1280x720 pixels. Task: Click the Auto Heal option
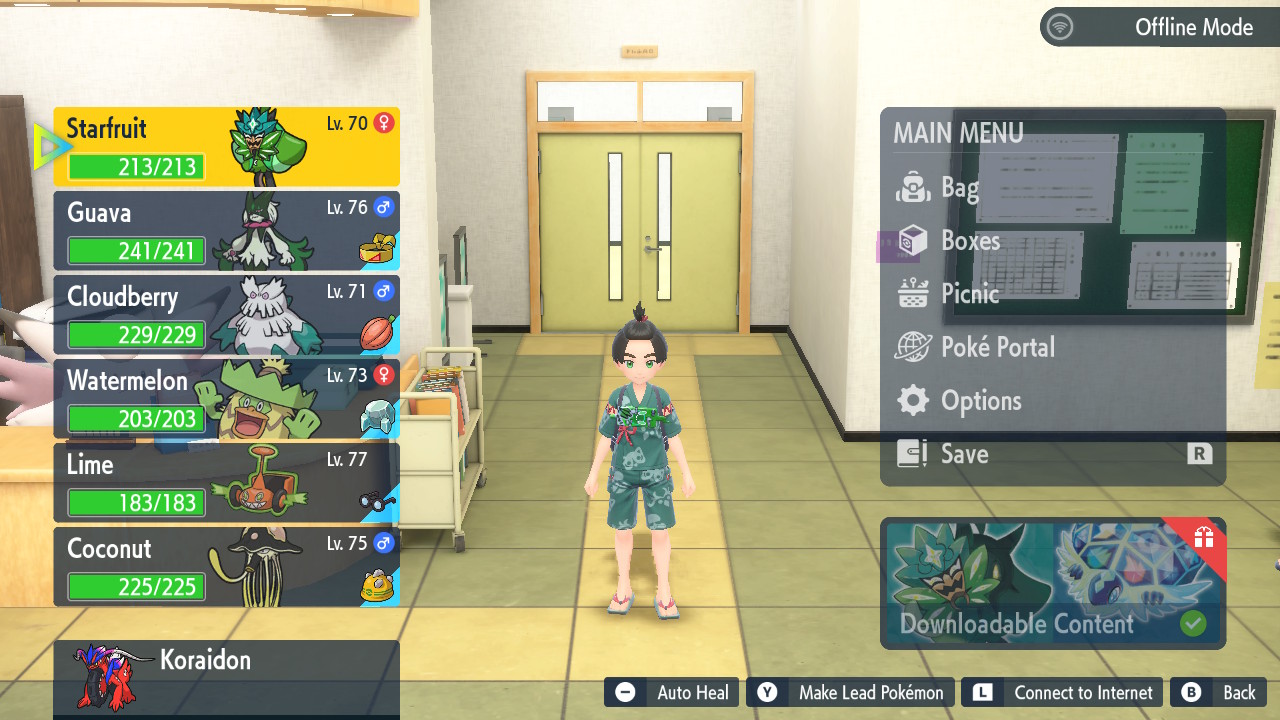672,692
